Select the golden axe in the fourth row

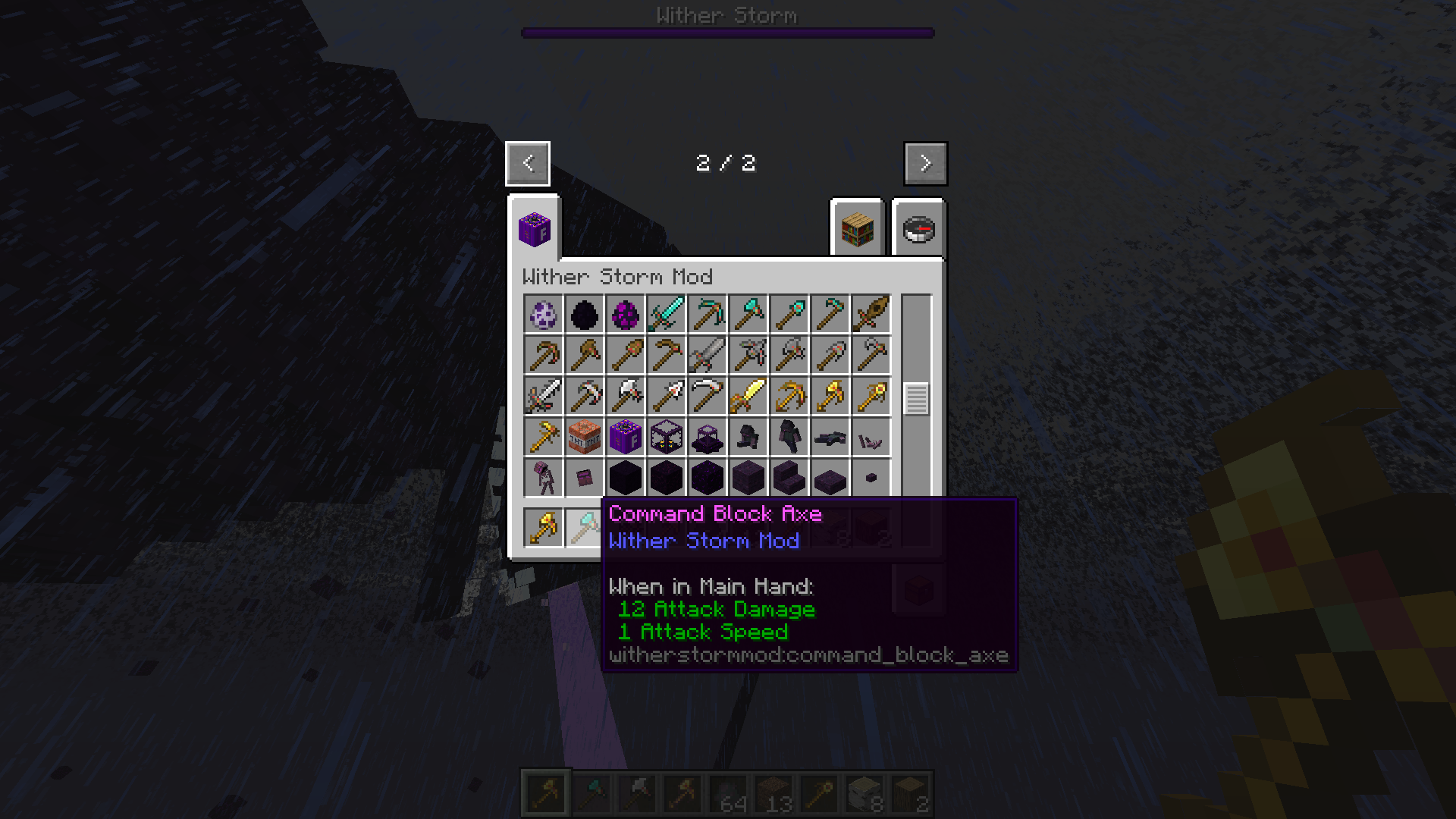pos(543,437)
